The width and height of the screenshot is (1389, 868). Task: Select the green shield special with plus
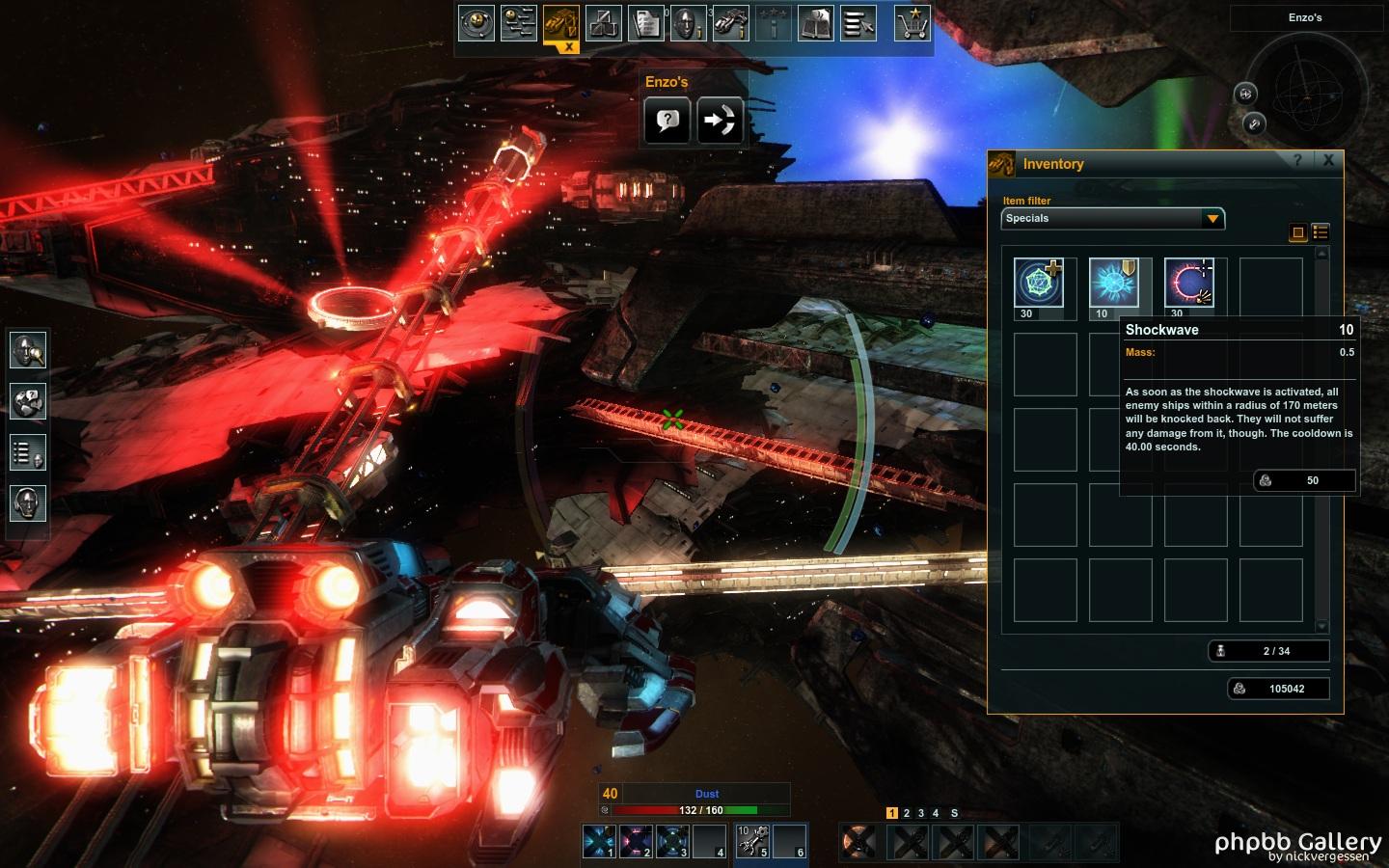(x=1039, y=284)
